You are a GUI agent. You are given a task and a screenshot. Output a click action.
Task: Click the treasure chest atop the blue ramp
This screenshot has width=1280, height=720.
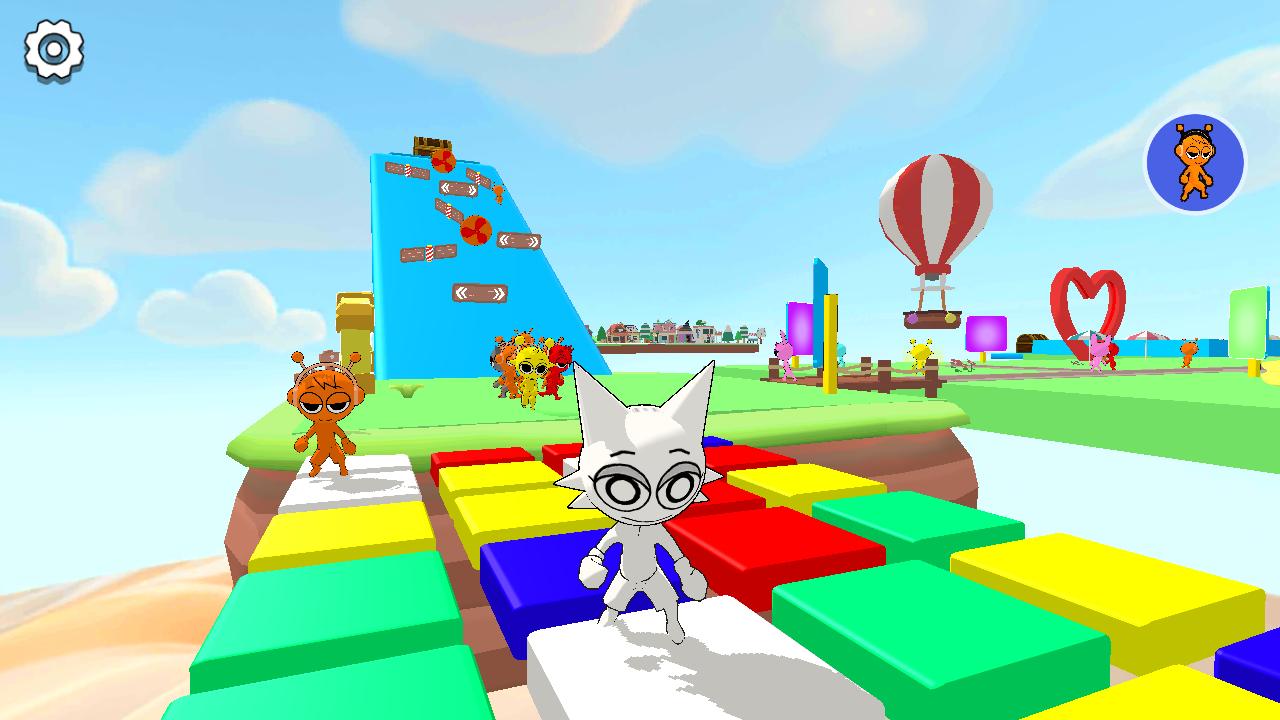(432, 143)
